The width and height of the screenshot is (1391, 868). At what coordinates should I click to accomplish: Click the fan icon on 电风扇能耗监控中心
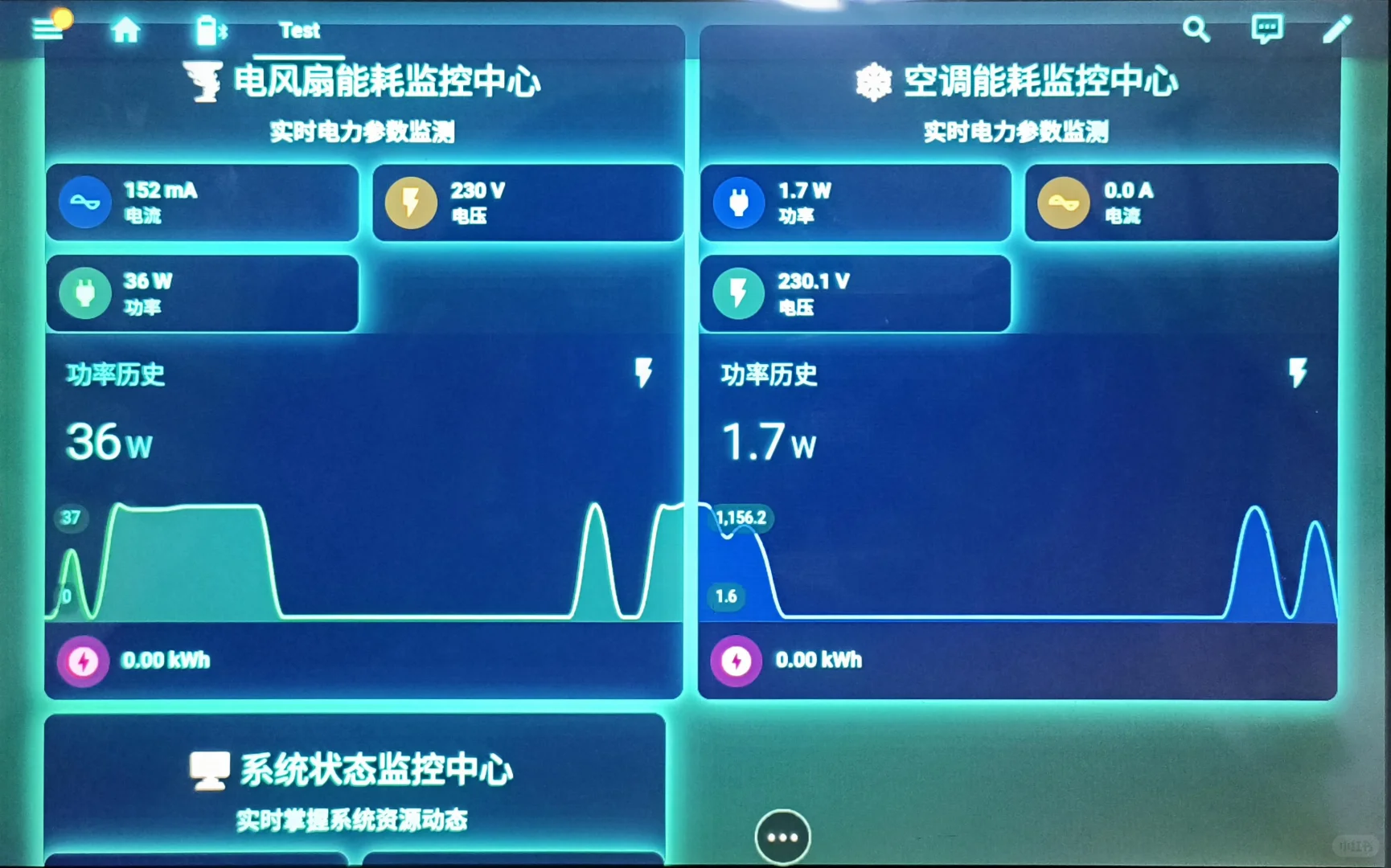click(x=204, y=81)
